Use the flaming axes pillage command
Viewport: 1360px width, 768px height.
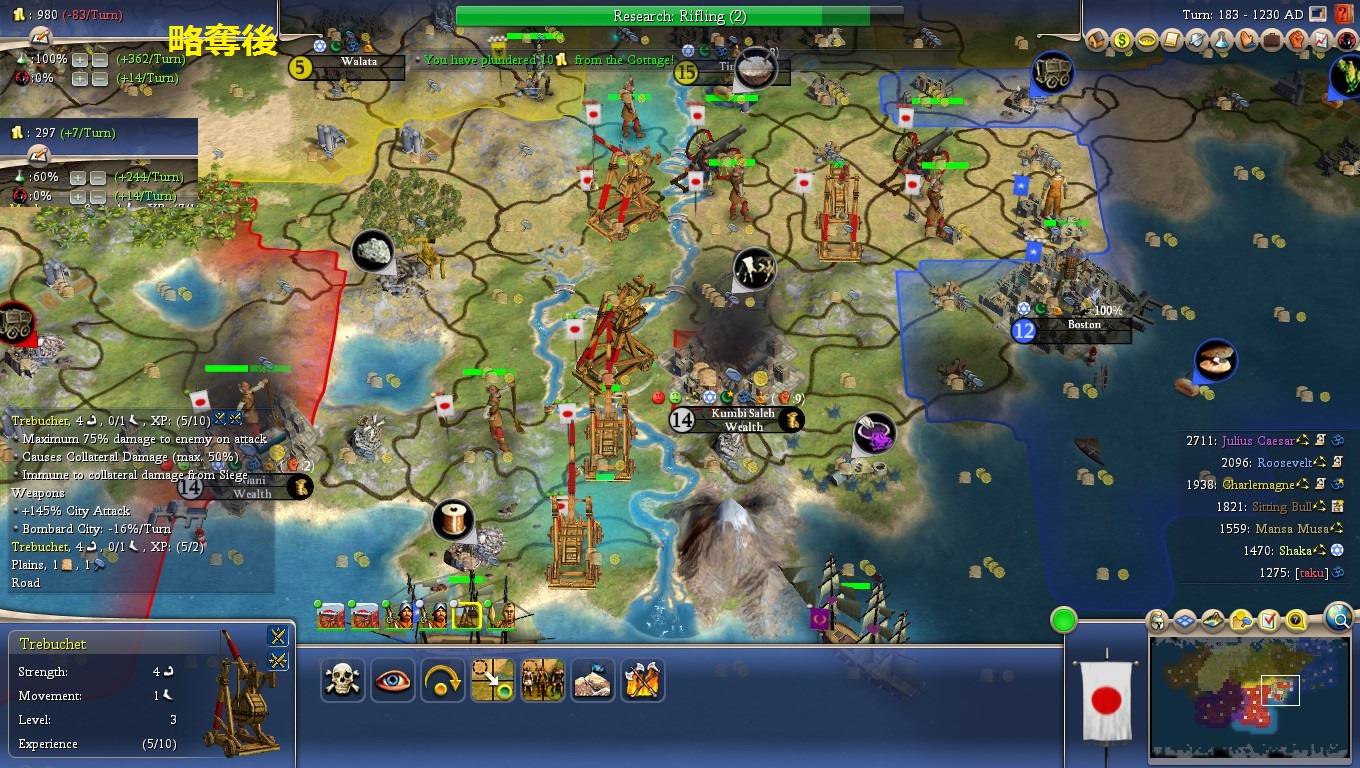pos(643,680)
